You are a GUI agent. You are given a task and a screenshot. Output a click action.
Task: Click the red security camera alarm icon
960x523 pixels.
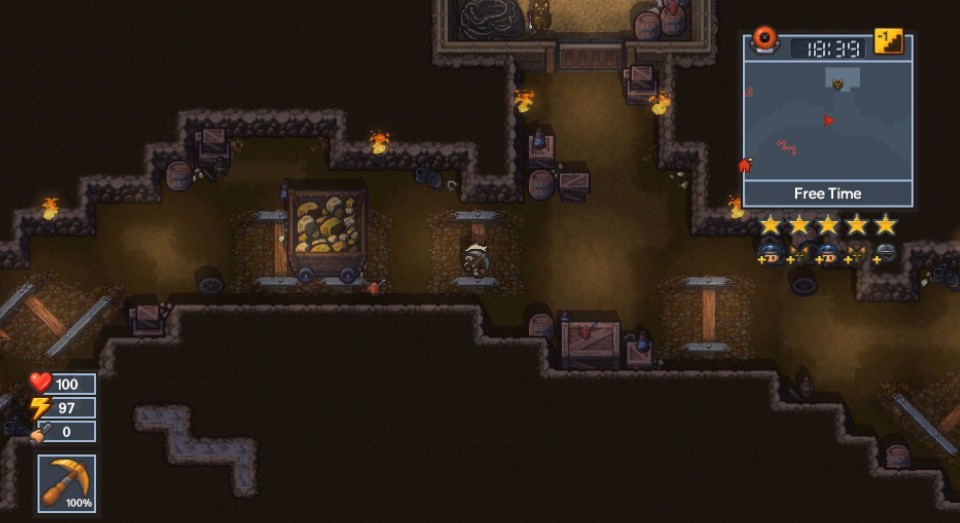click(x=765, y=40)
